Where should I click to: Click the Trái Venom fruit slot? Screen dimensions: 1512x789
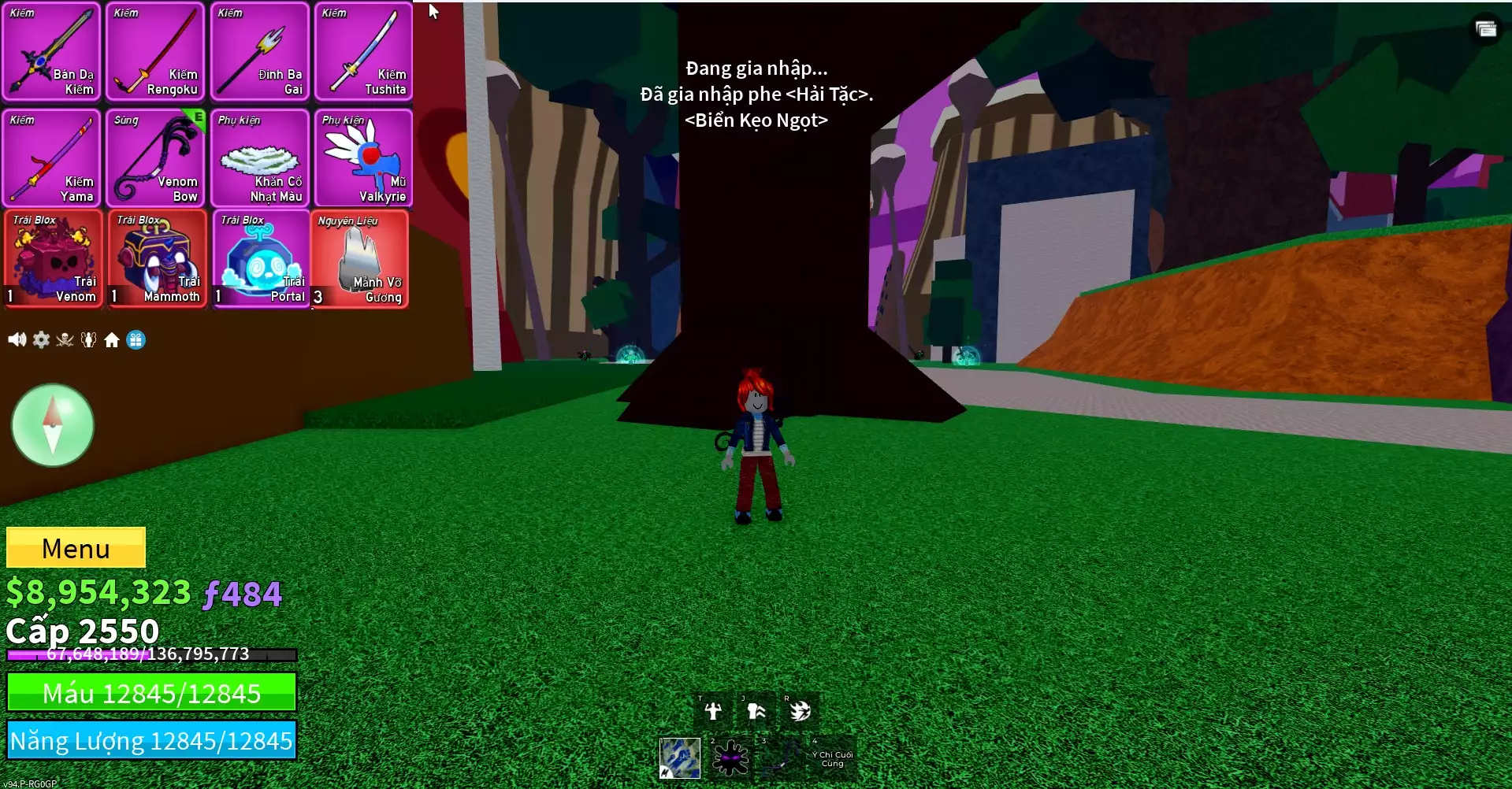click(x=53, y=258)
